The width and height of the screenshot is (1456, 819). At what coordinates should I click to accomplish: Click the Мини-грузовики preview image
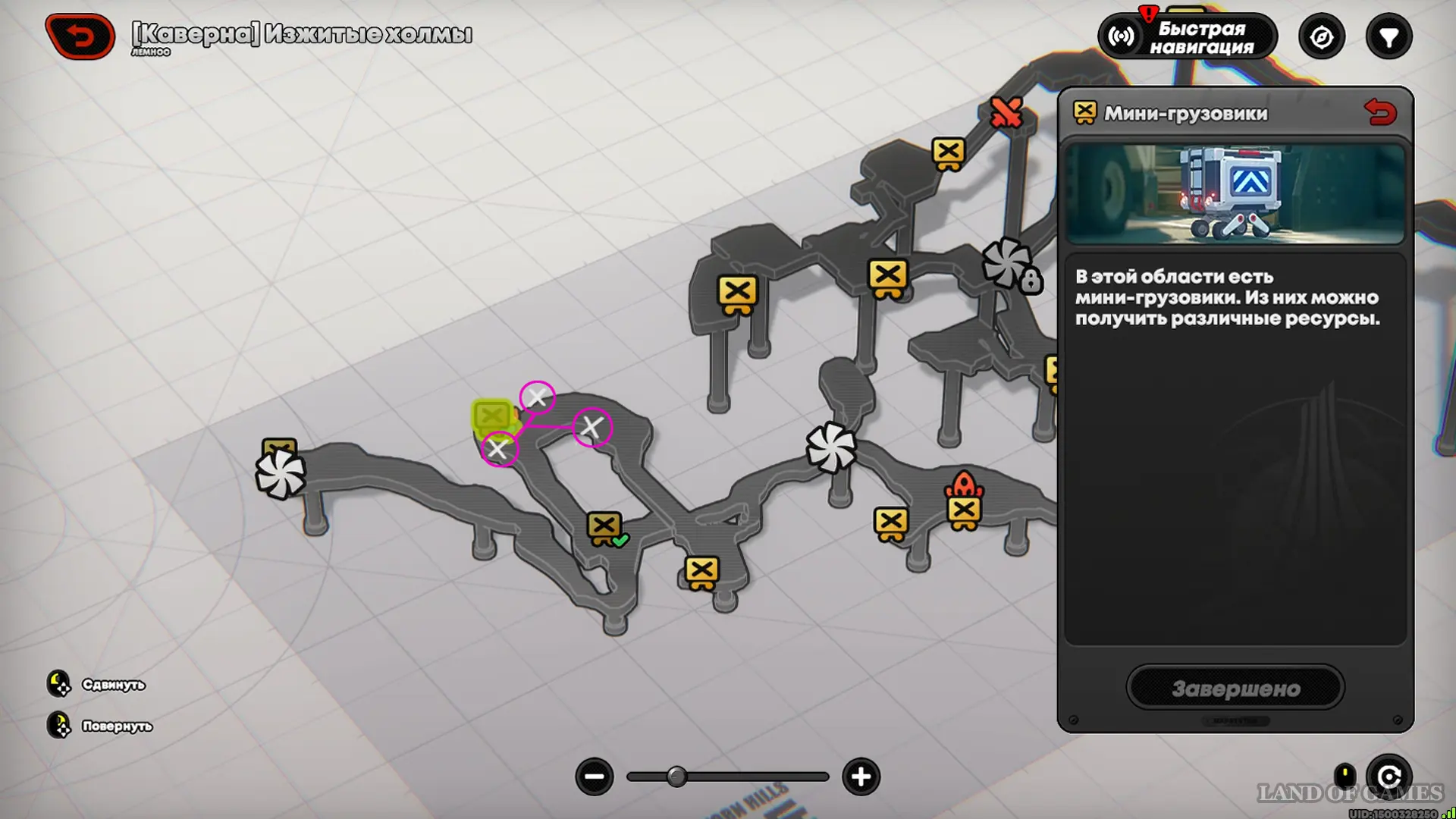pos(1235,194)
